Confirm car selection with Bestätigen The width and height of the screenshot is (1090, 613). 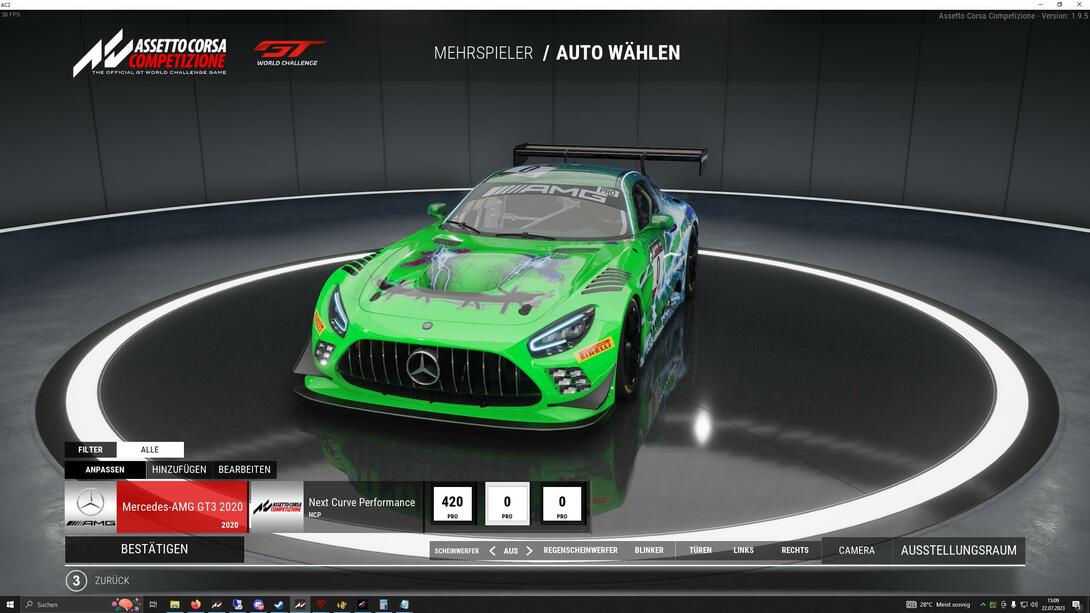[154, 549]
